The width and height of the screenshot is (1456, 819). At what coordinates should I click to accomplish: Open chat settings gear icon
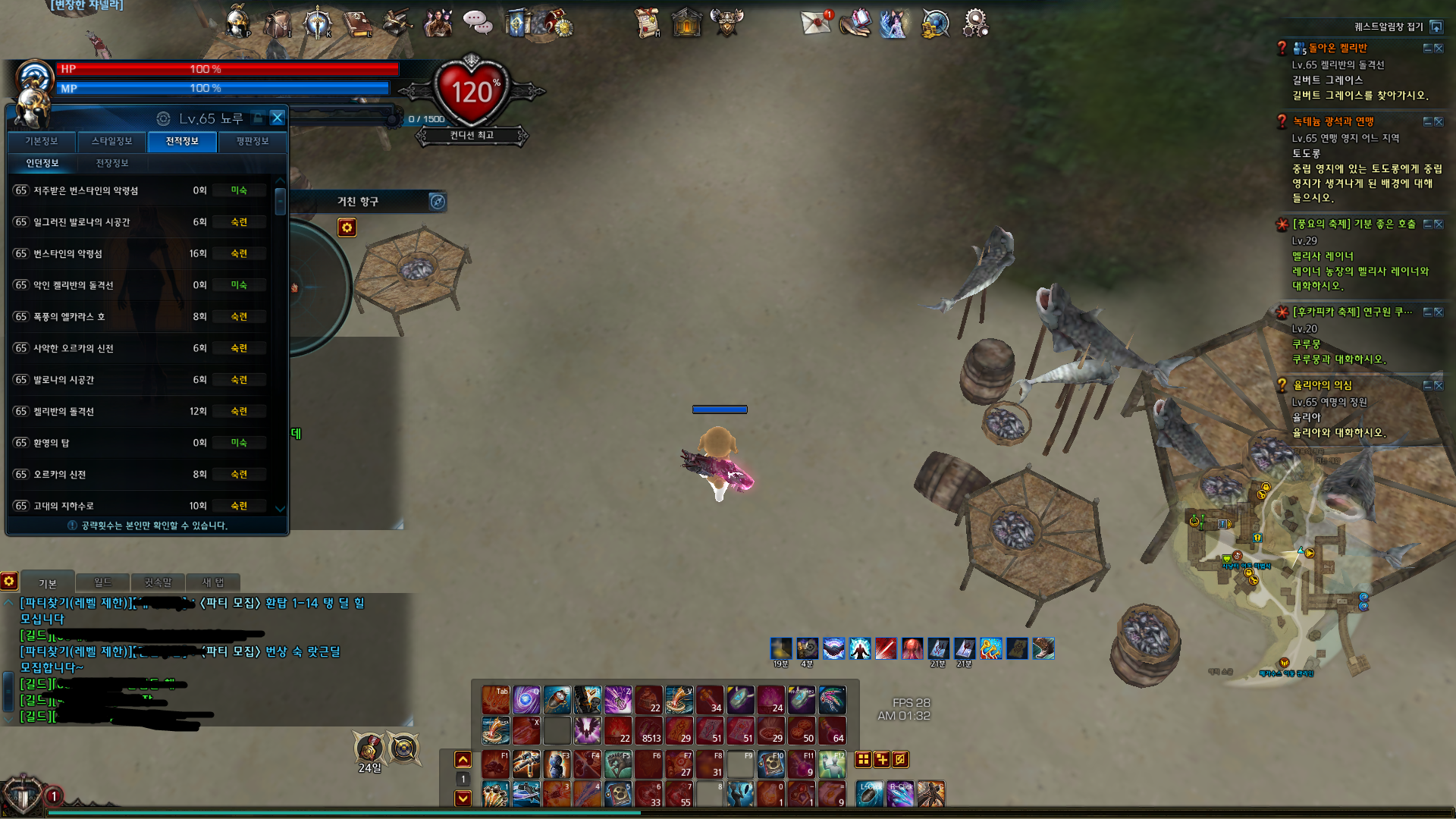[x=9, y=581]
